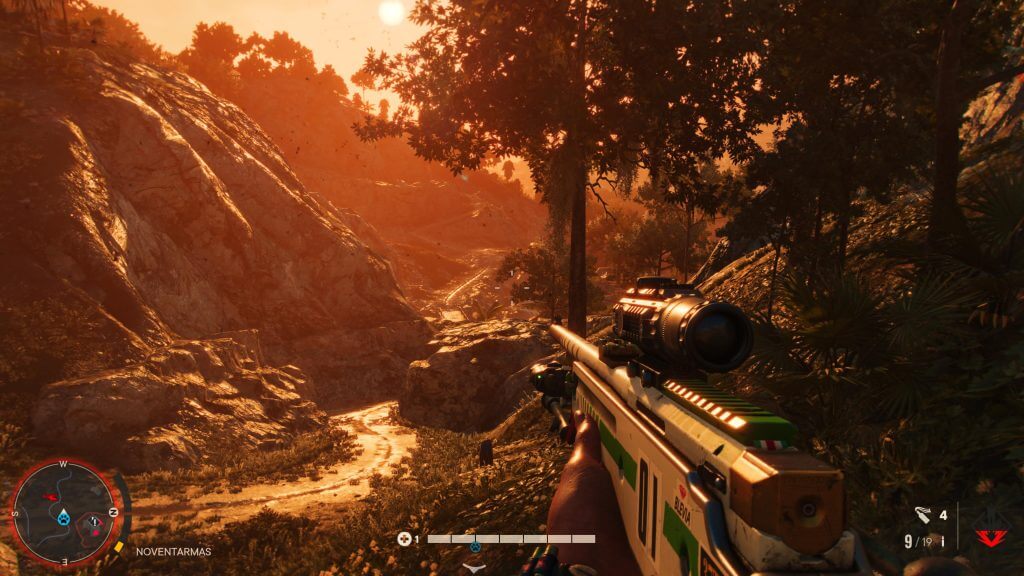
Task: Click the blue paw amigo marker on minimap
Action: point(65,517)
